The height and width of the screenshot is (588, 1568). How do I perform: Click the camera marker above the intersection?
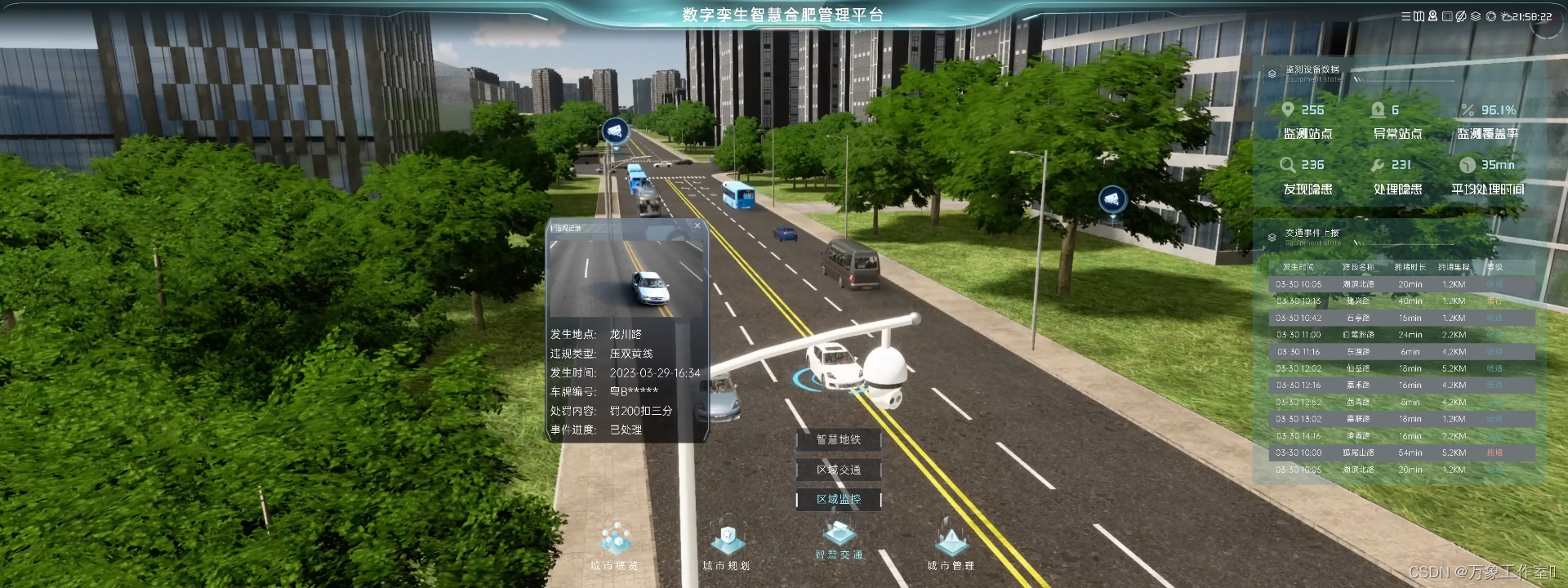tap(615, 131)
